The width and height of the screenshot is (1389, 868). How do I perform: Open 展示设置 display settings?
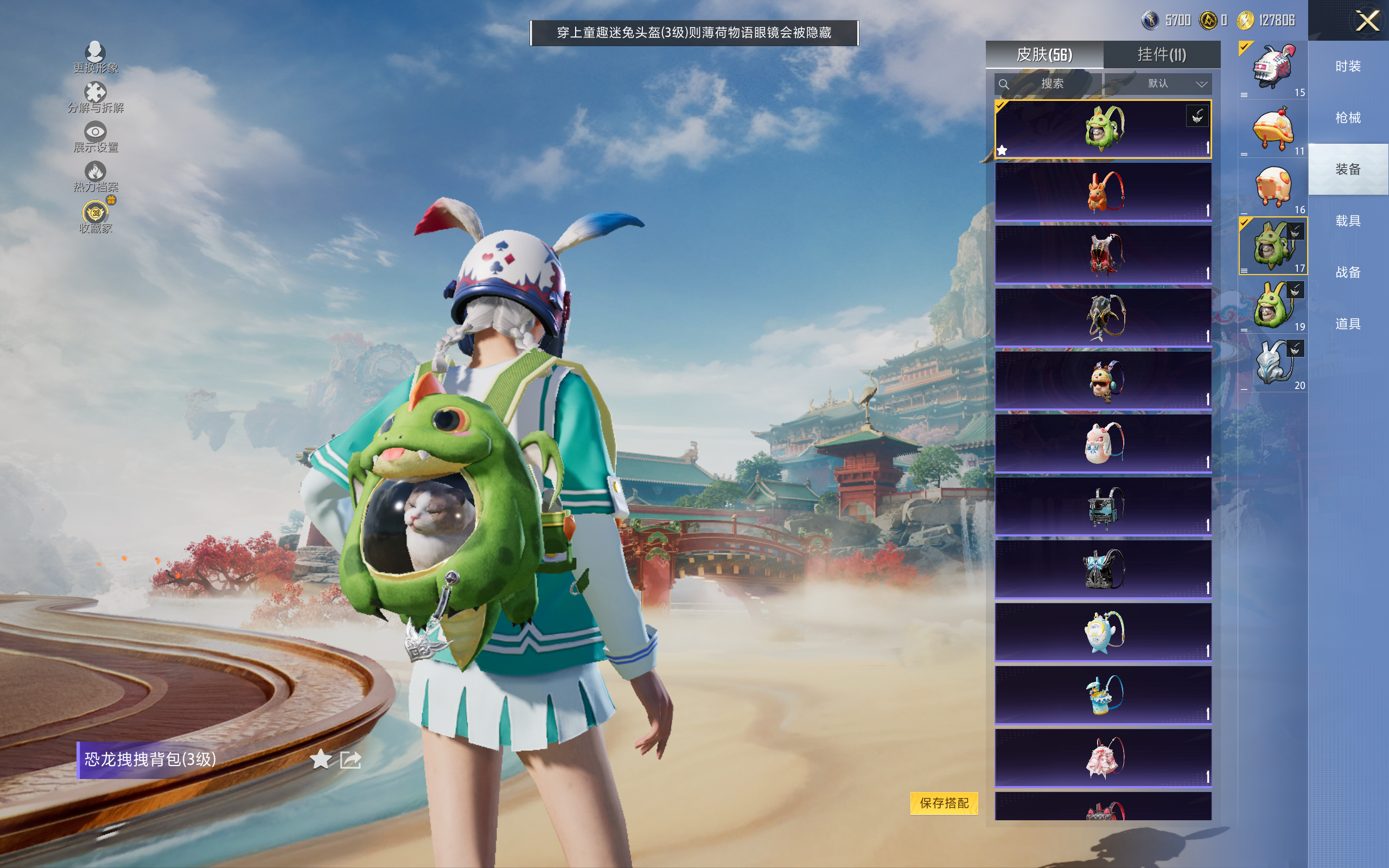point(95,137)
